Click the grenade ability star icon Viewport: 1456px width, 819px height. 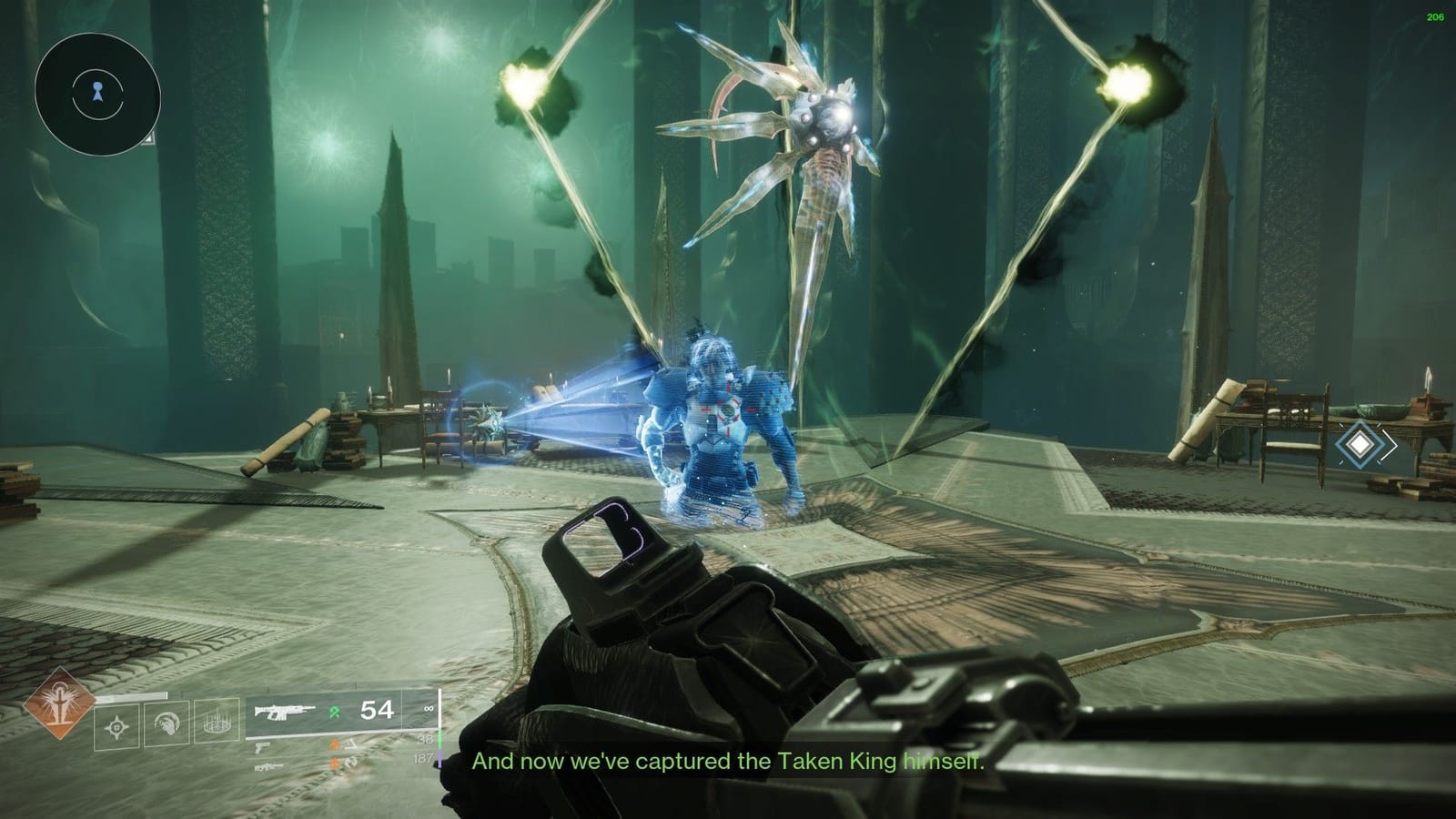click(116, 726)
